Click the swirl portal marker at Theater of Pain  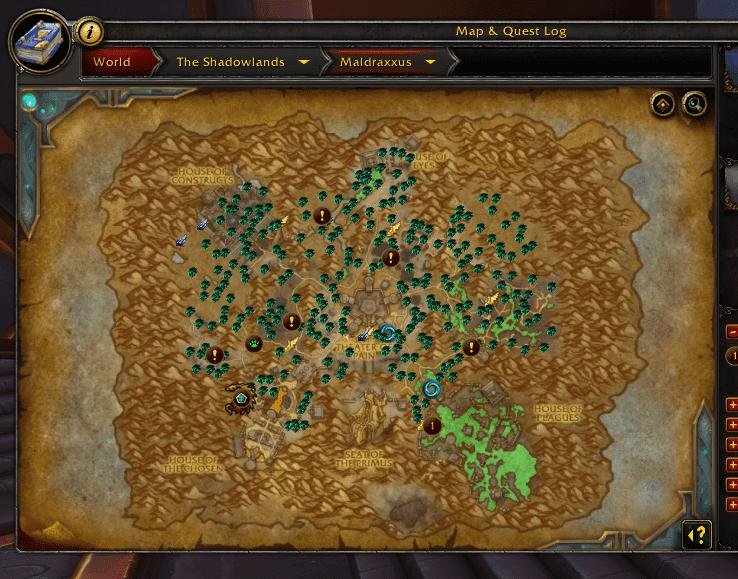(387, 333)
